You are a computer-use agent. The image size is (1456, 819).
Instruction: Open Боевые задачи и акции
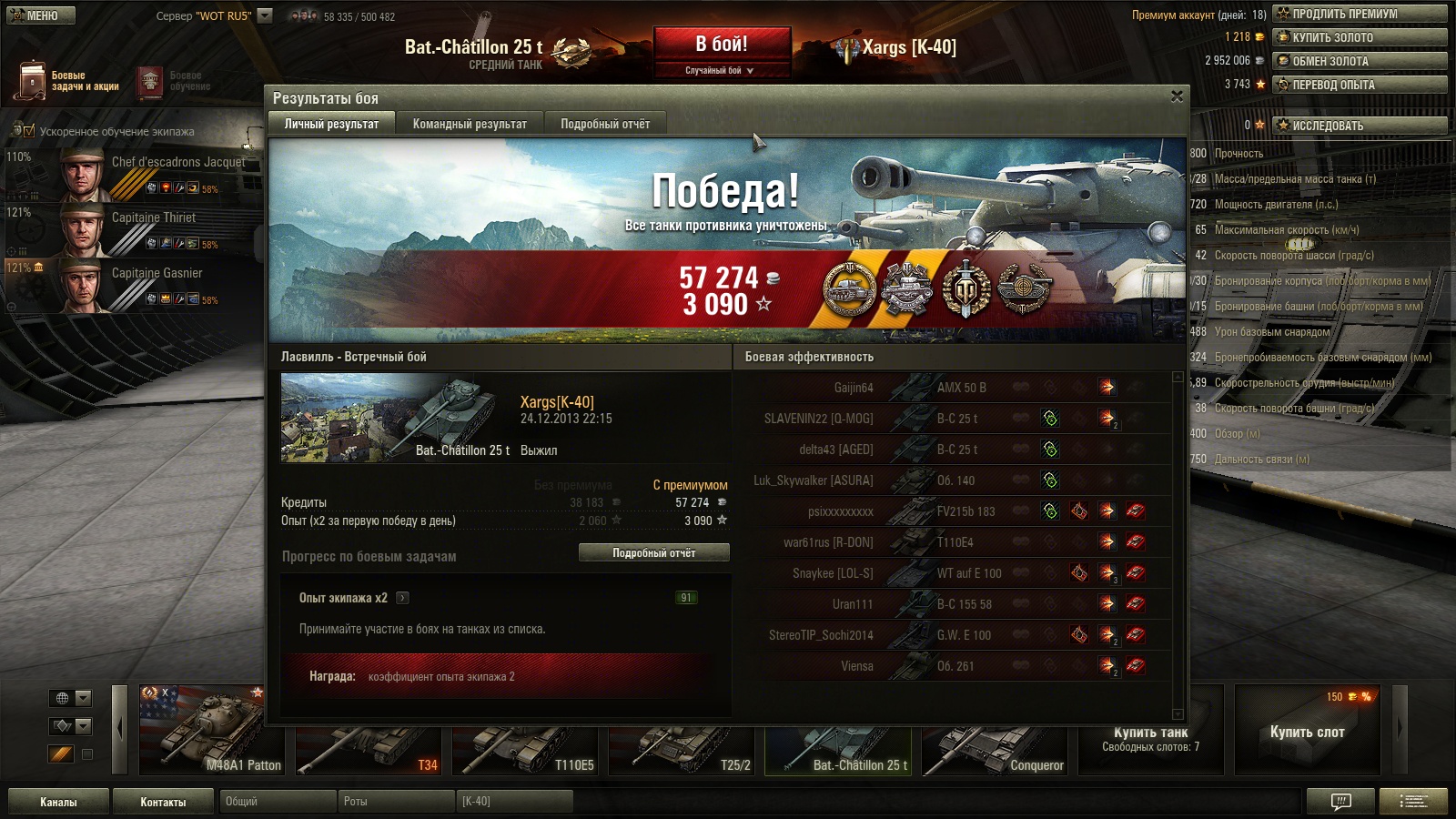tap(68, 81)
